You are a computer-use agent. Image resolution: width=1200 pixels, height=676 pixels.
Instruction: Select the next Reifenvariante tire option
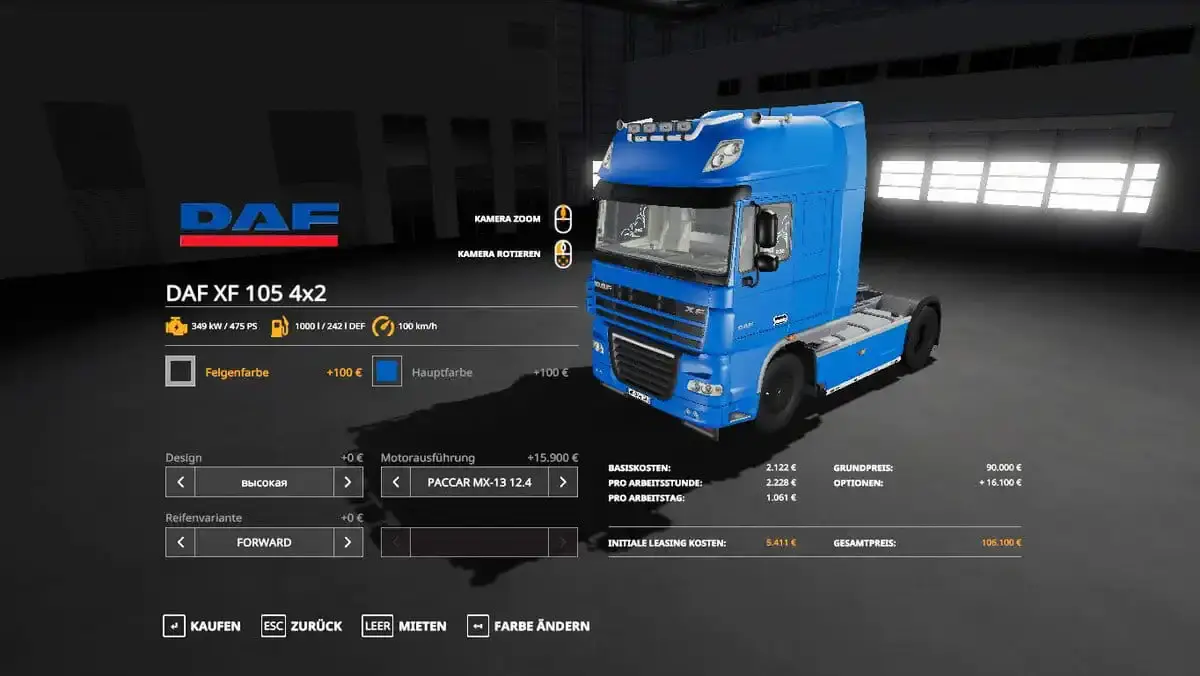[347, 542]
